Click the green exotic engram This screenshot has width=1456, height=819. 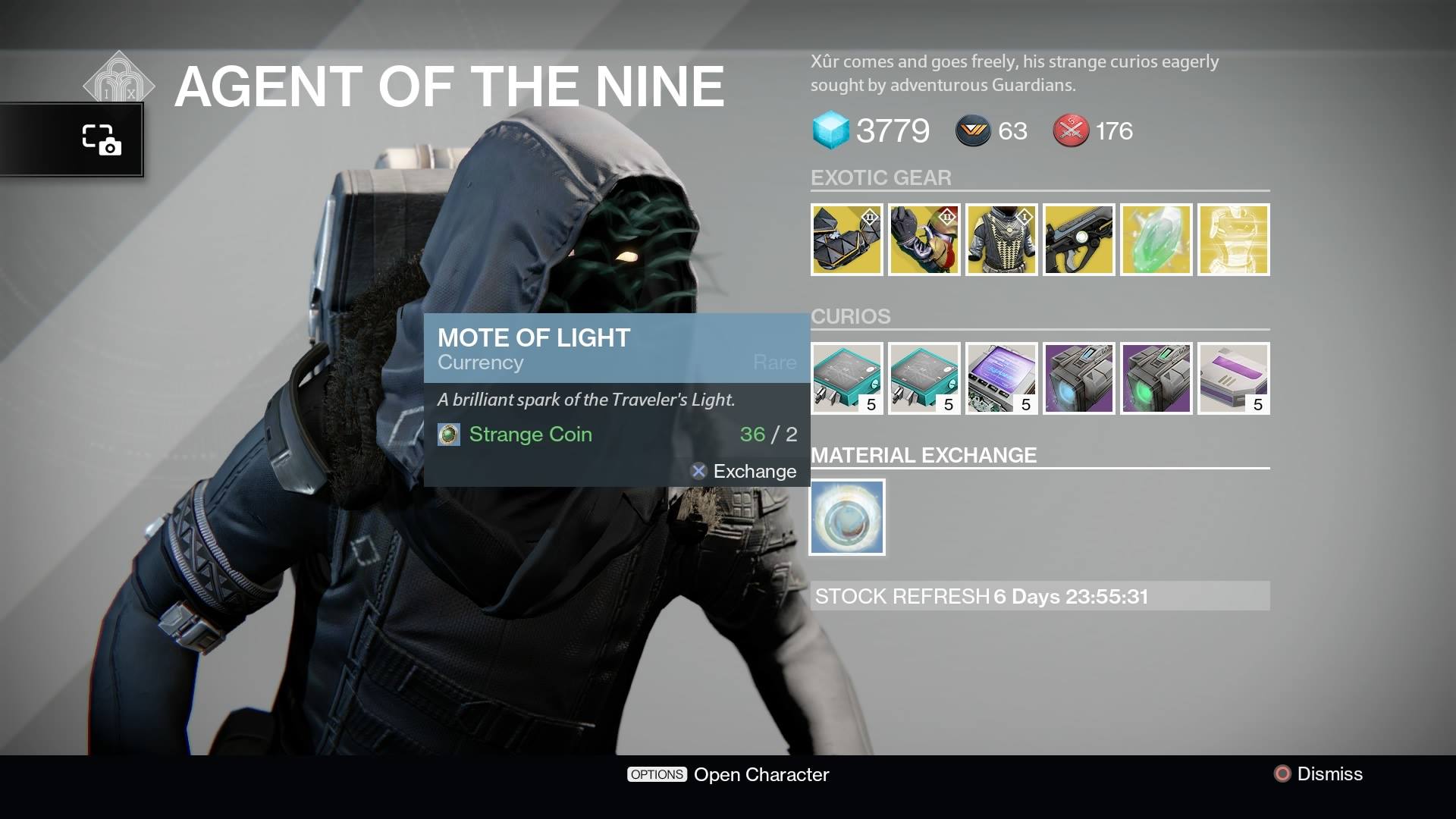[x=1156, y=240]
